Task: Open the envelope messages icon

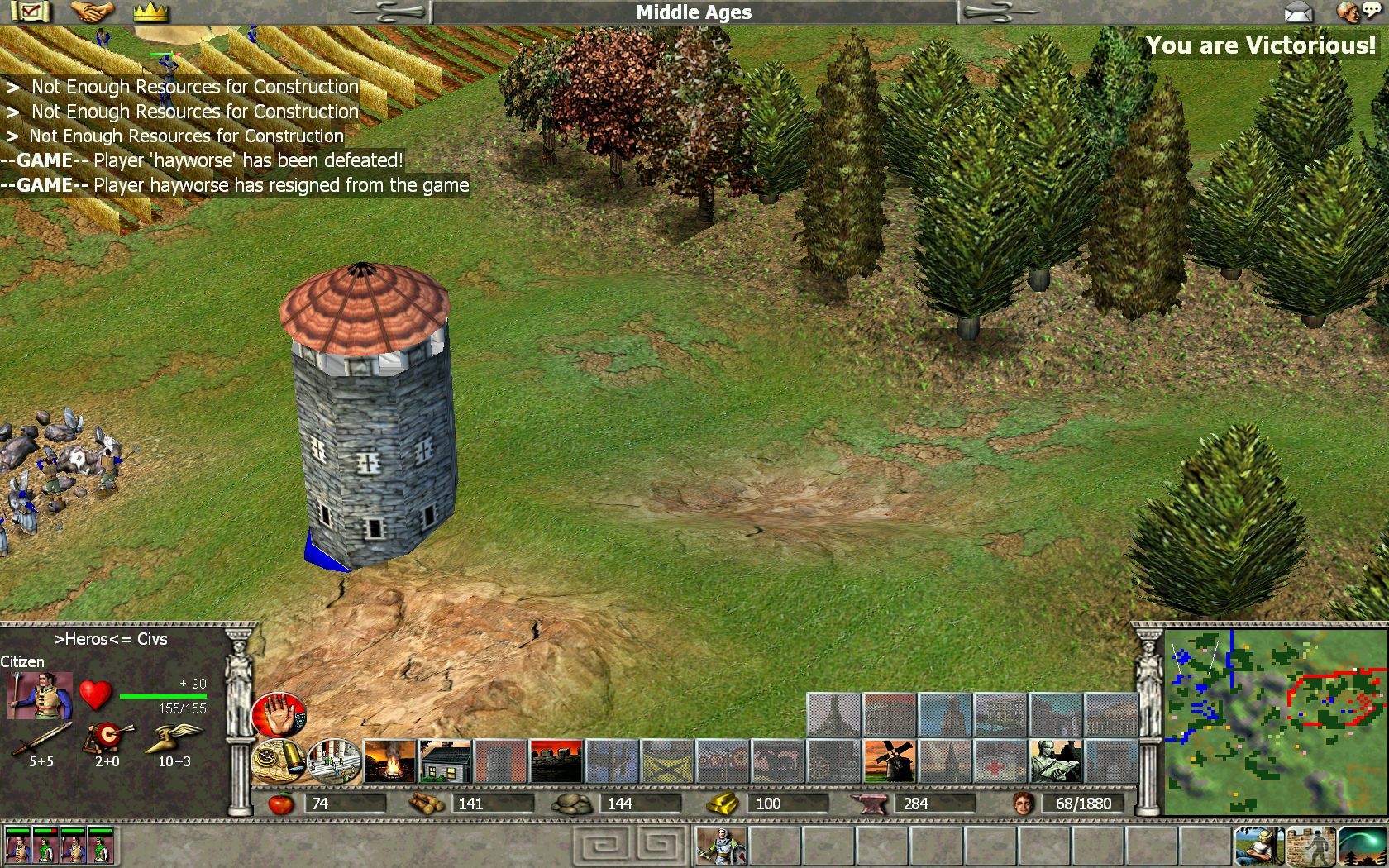Action: (1299, 12)
